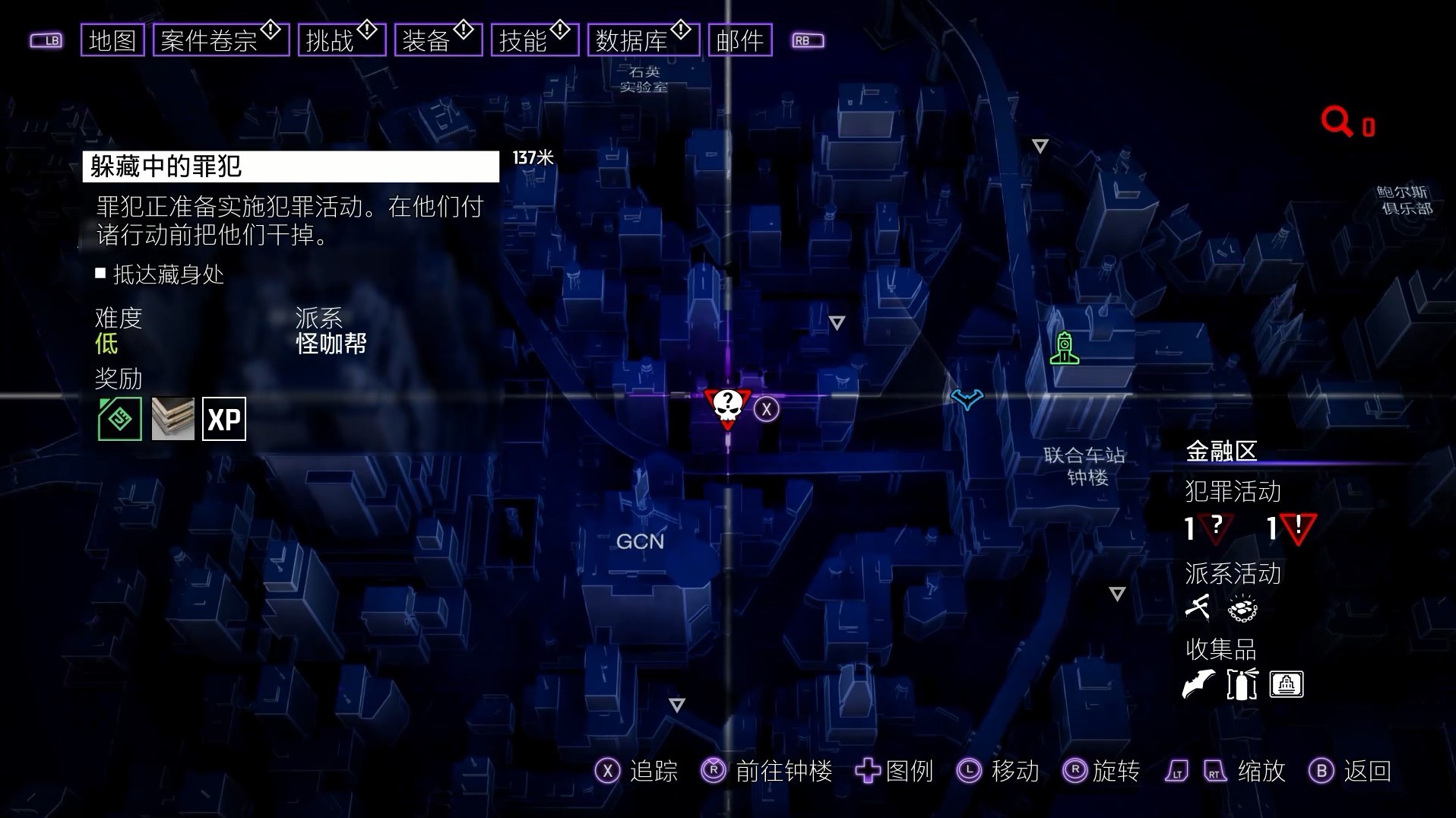Select the 挑战 tab
1456x818 pixels.
click(342, 40)
